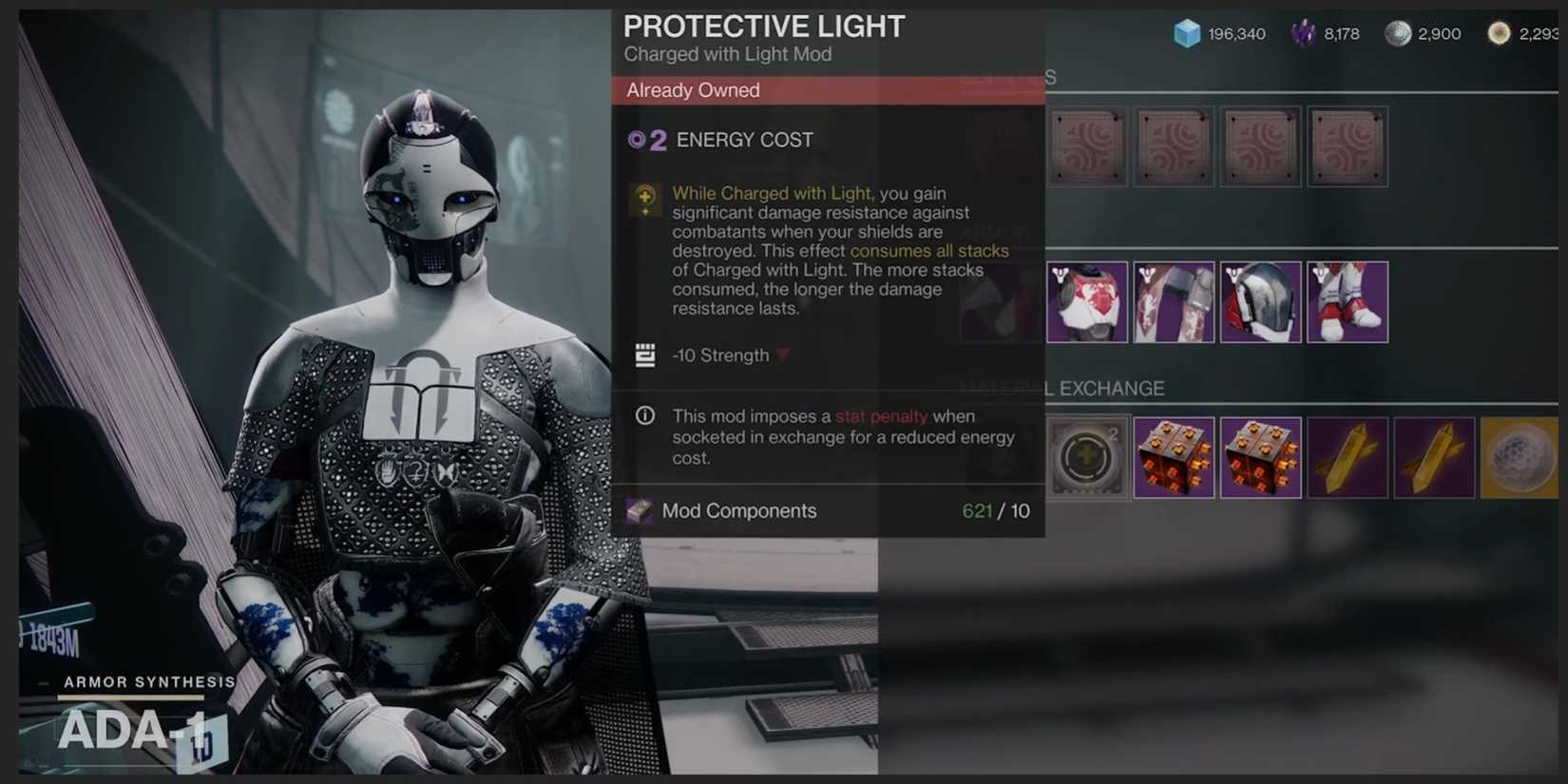This screenshot has height=784, width=1568.
Task: Click the Already Owned banner
Action: tap(826, 90)
